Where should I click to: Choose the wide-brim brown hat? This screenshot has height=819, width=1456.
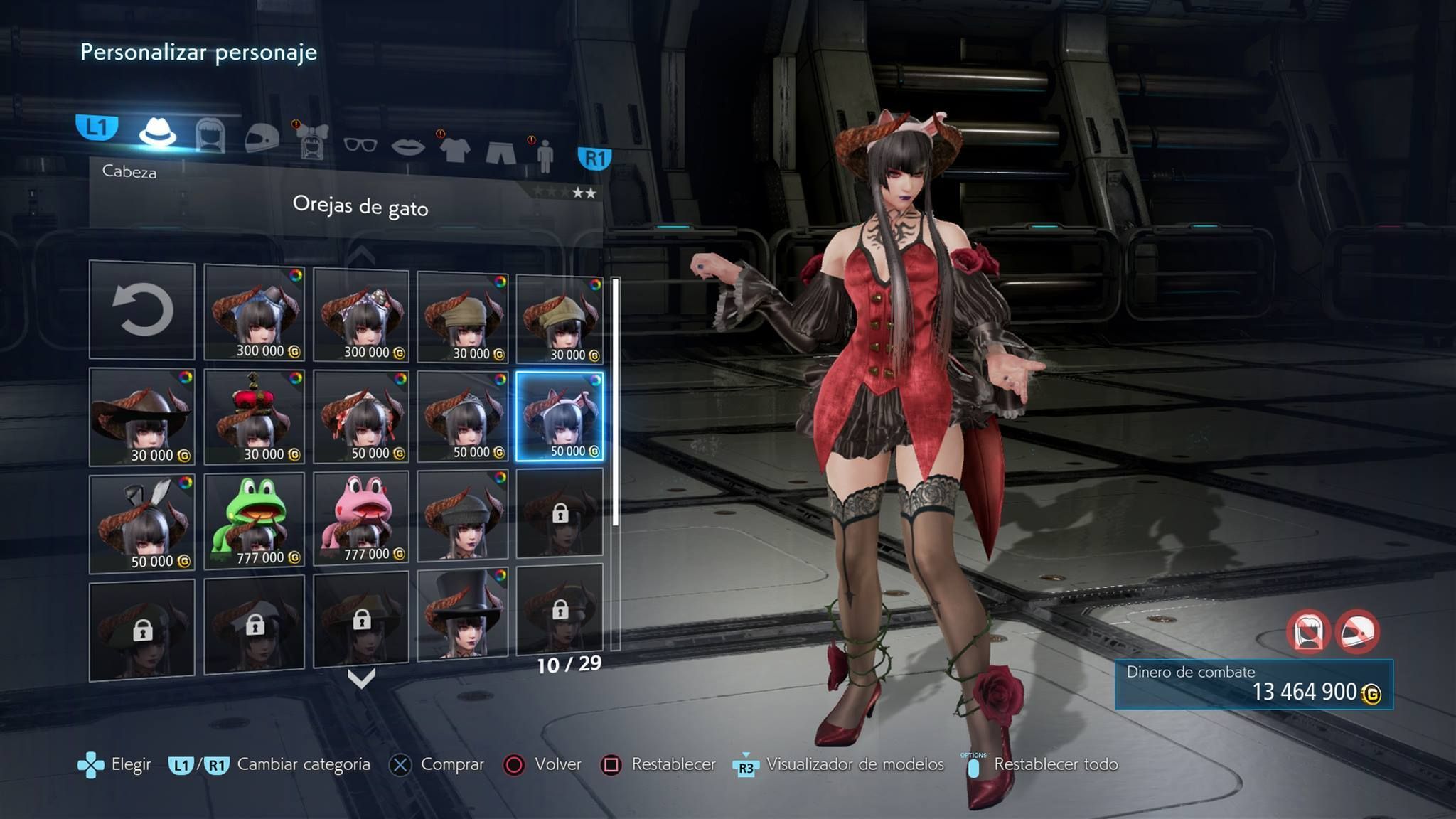142,417
